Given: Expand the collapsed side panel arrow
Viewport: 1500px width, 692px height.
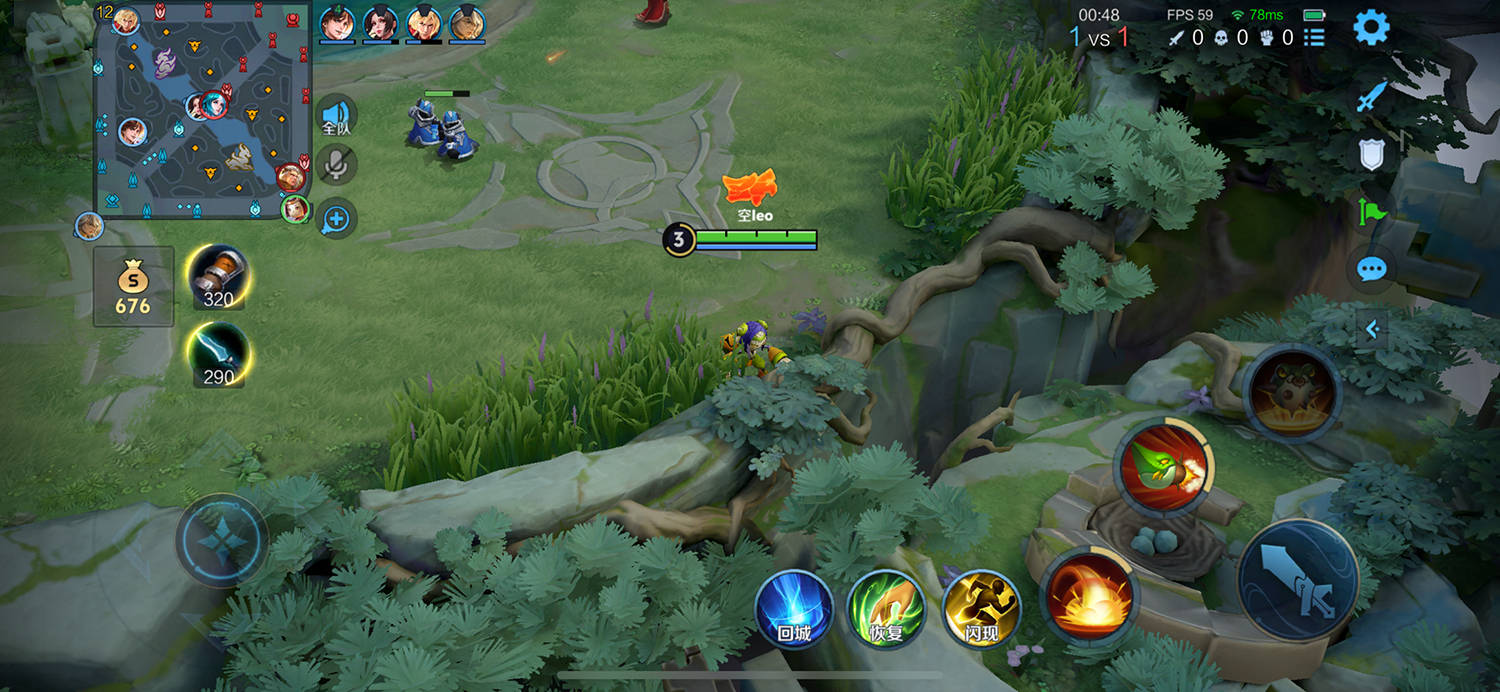Looking at the screenshot, I should pos(1372,329).
